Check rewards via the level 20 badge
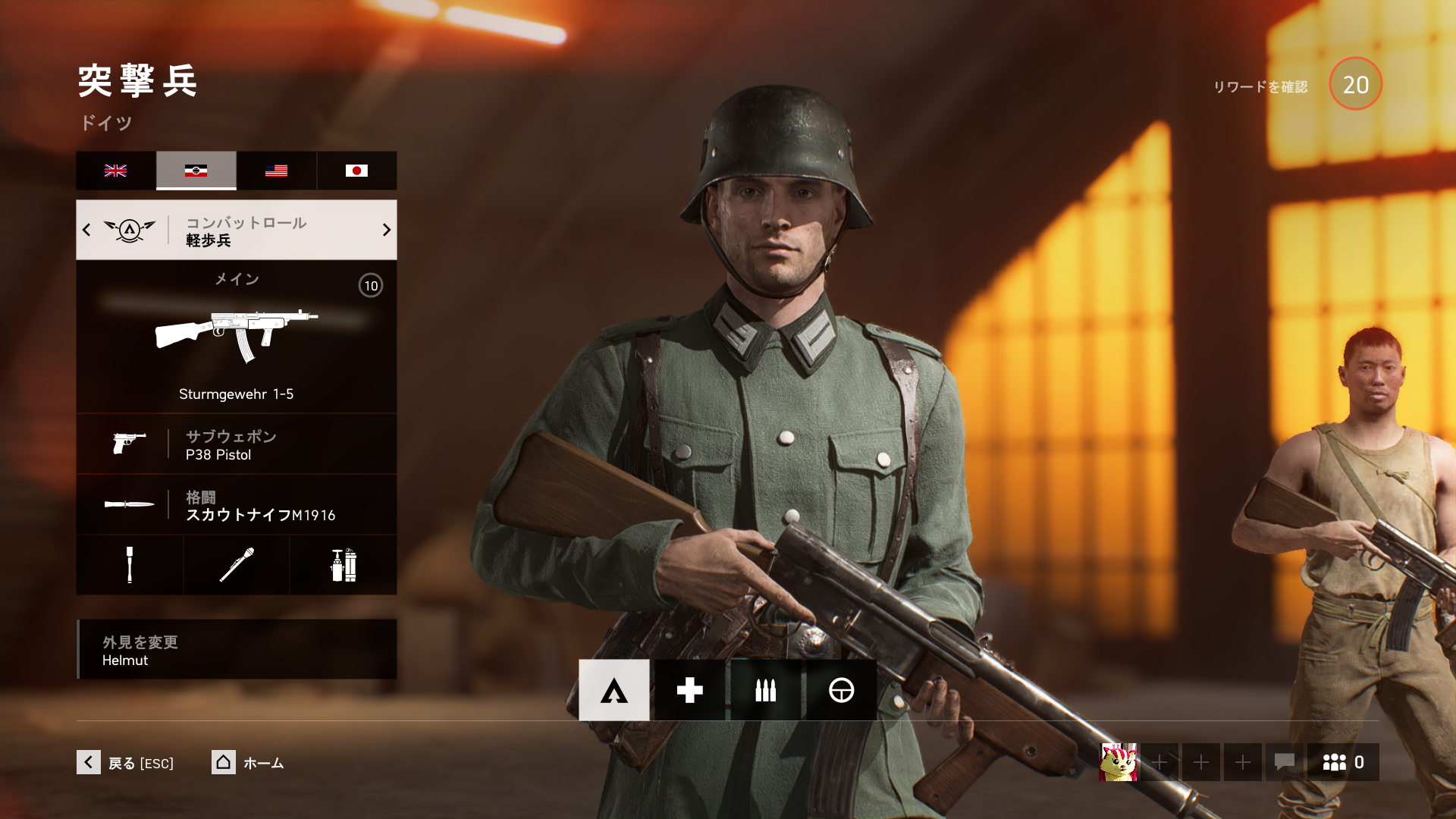This screenshot has height=819, width=1456. [x=1355, y=84]
